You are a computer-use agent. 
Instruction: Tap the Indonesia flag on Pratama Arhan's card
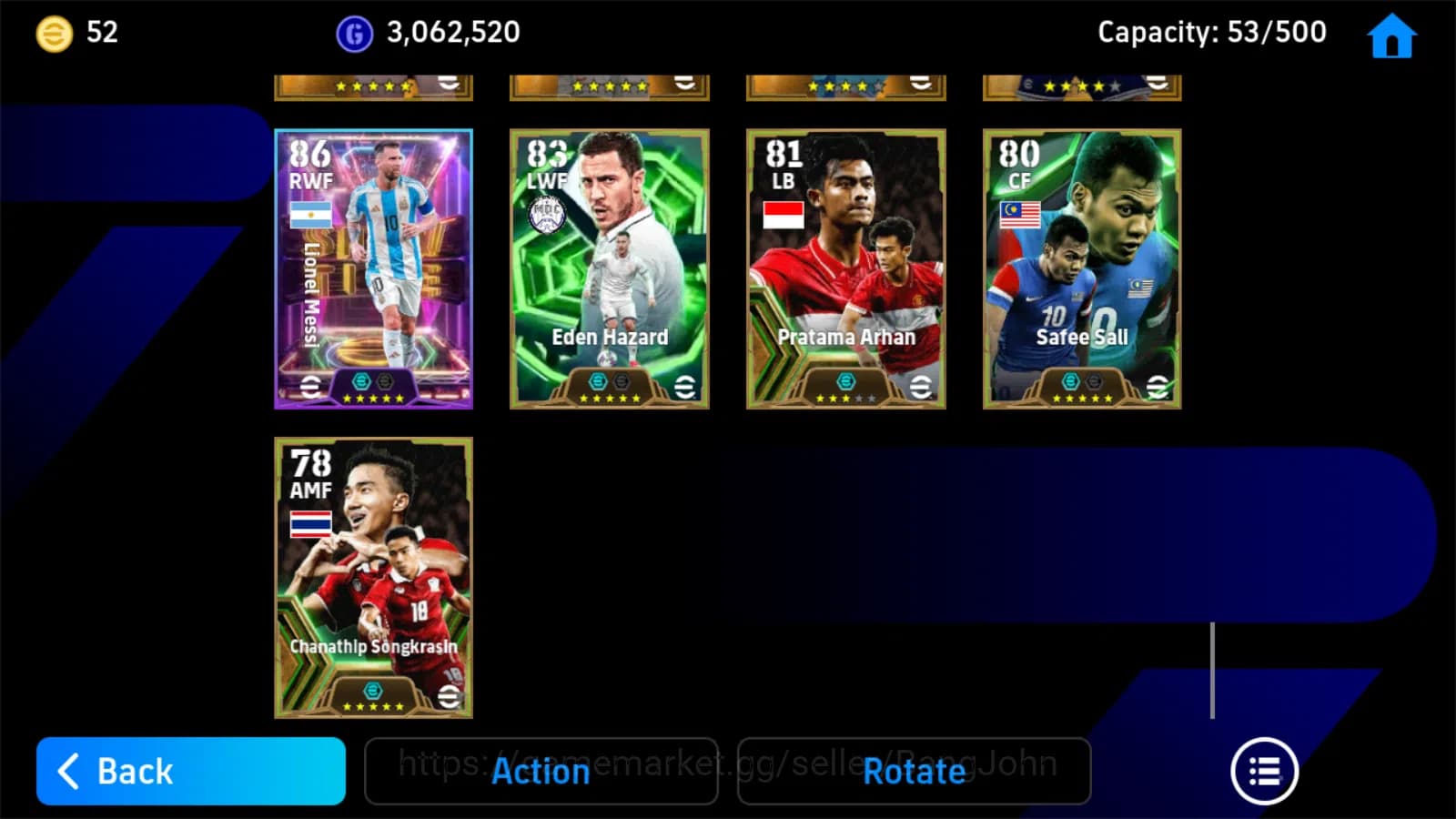coord(784,217)
